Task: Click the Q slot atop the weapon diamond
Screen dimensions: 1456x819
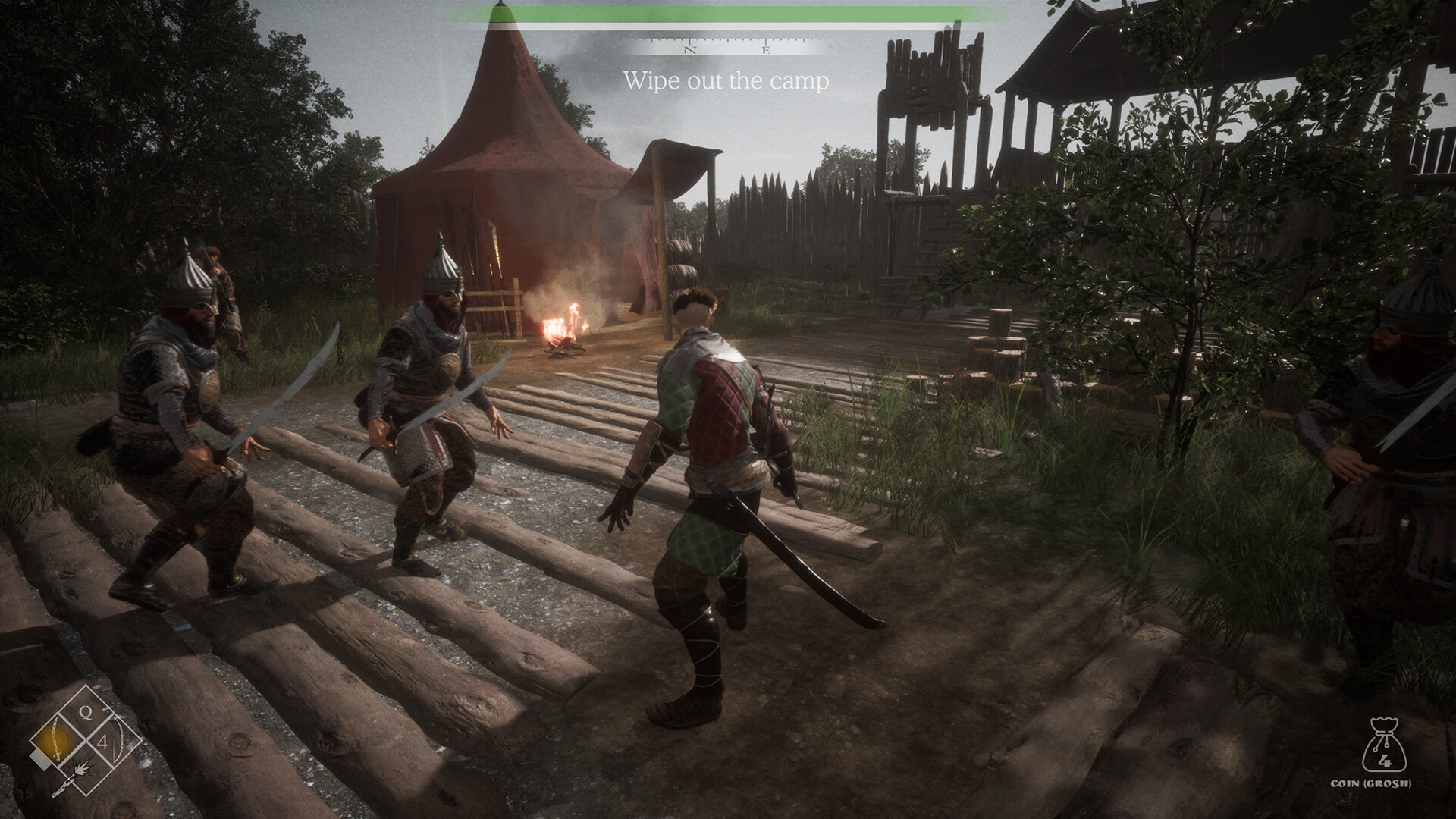Action: (x=86, y=711)
